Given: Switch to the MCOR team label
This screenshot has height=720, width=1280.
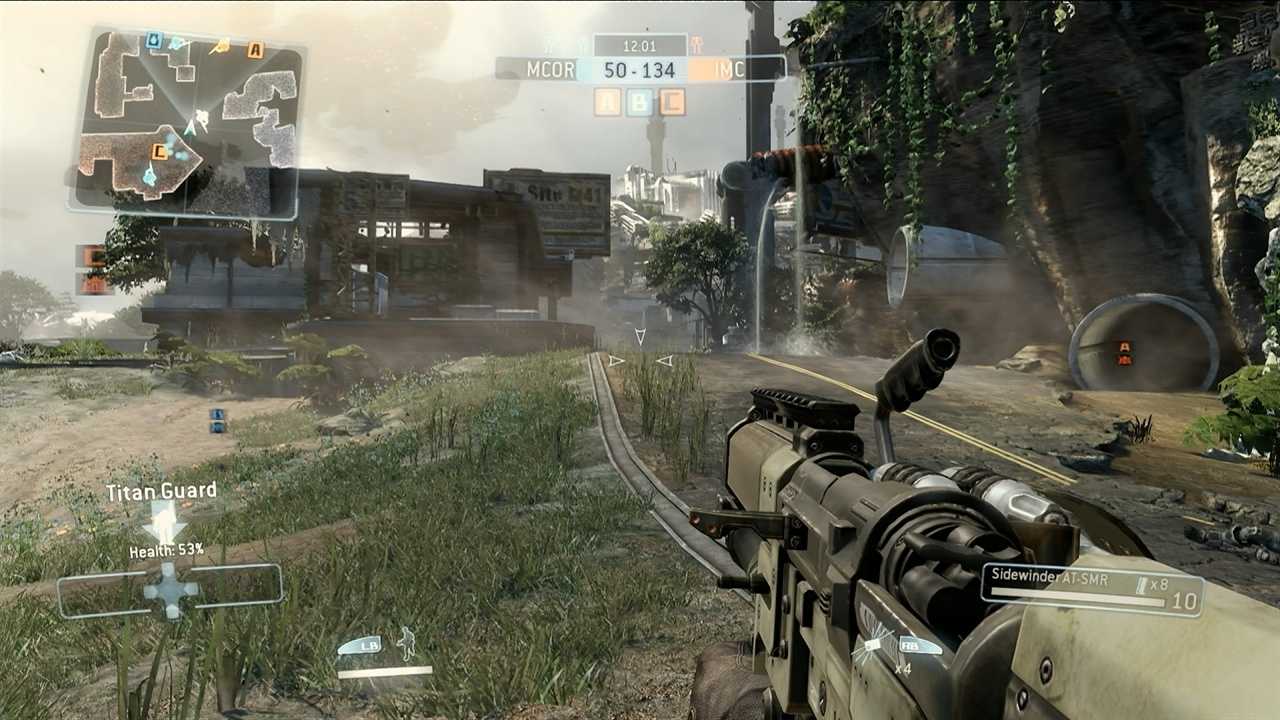Looking at the screenshot, I should click(x=551, y=70).
